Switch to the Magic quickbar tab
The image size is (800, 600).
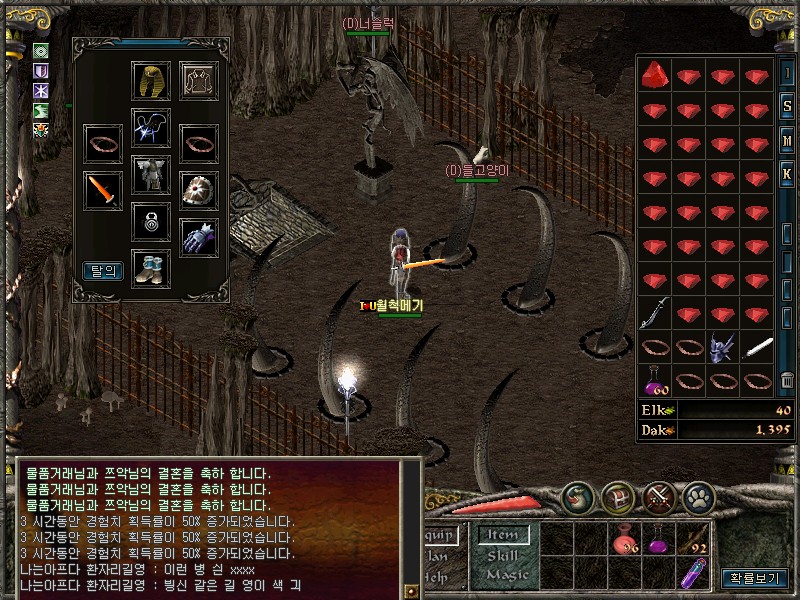coord(505,574)
